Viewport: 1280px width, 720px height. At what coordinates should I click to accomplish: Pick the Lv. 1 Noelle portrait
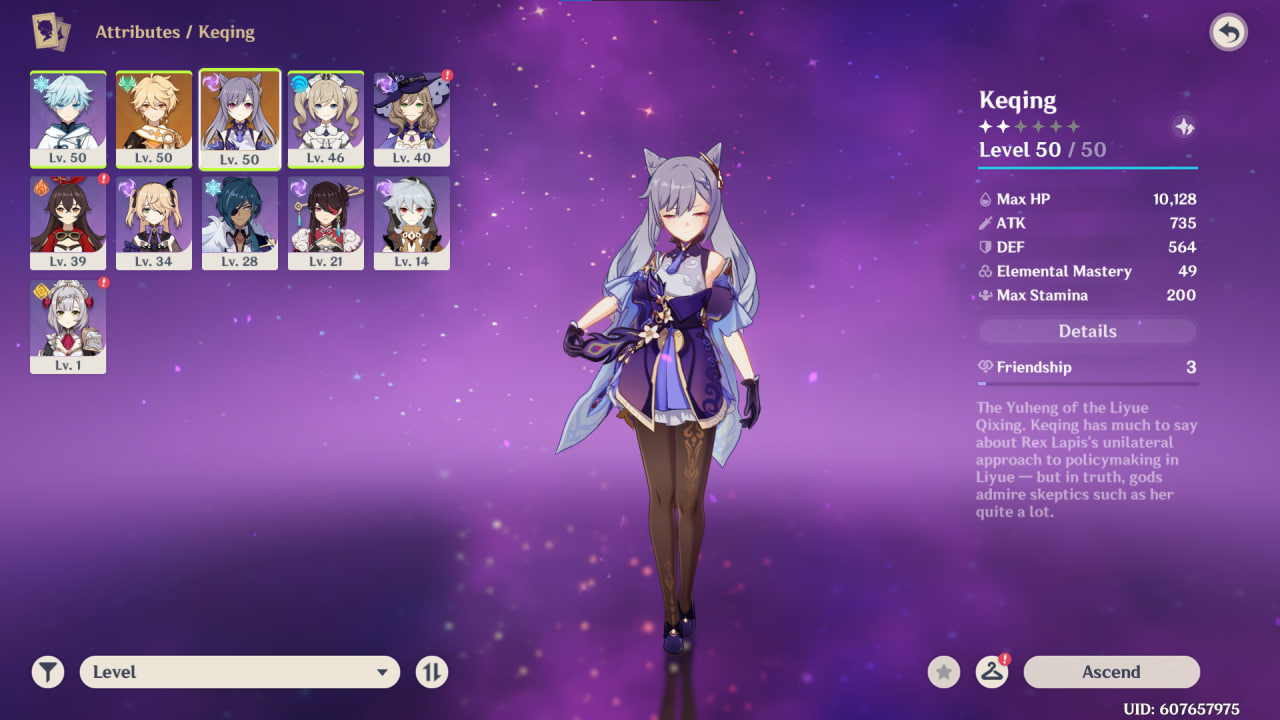(x=68, y=327)
